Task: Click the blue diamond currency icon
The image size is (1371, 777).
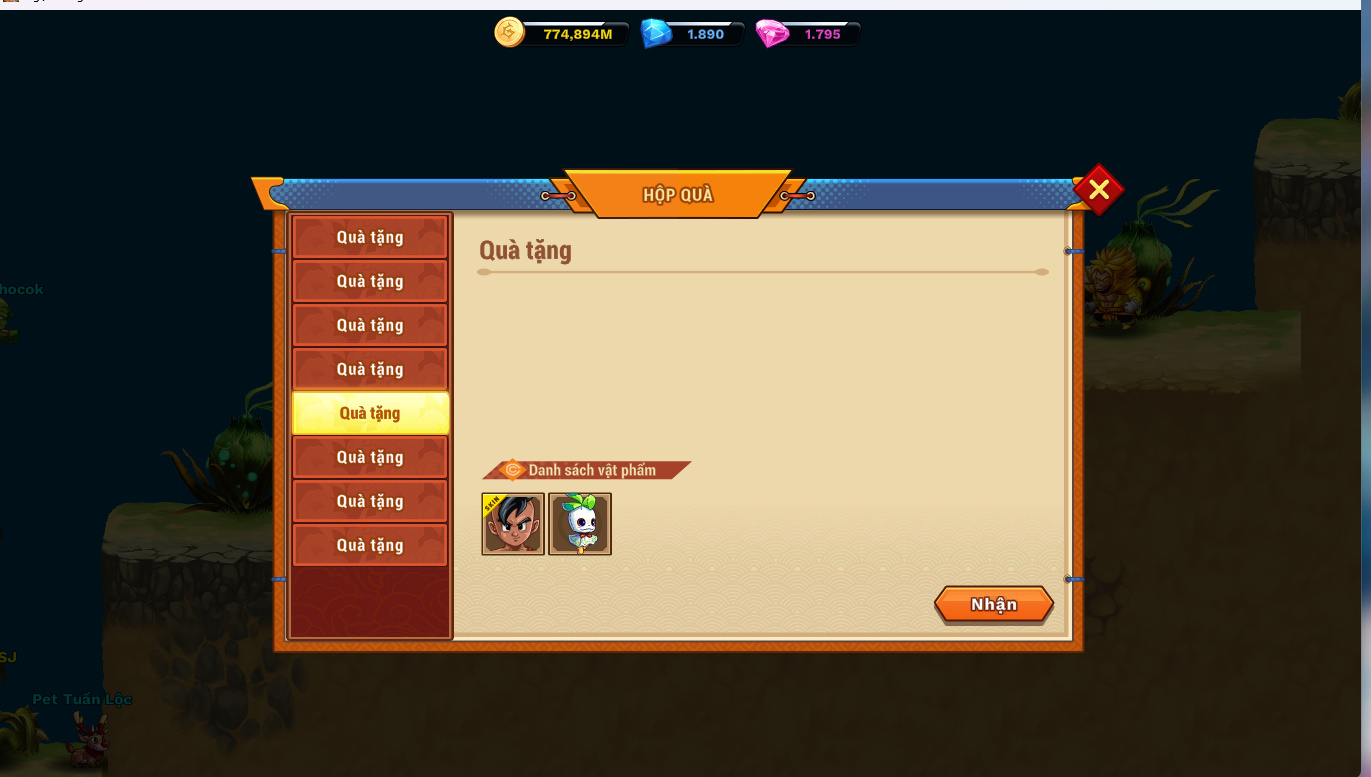Action: (656, 34)
